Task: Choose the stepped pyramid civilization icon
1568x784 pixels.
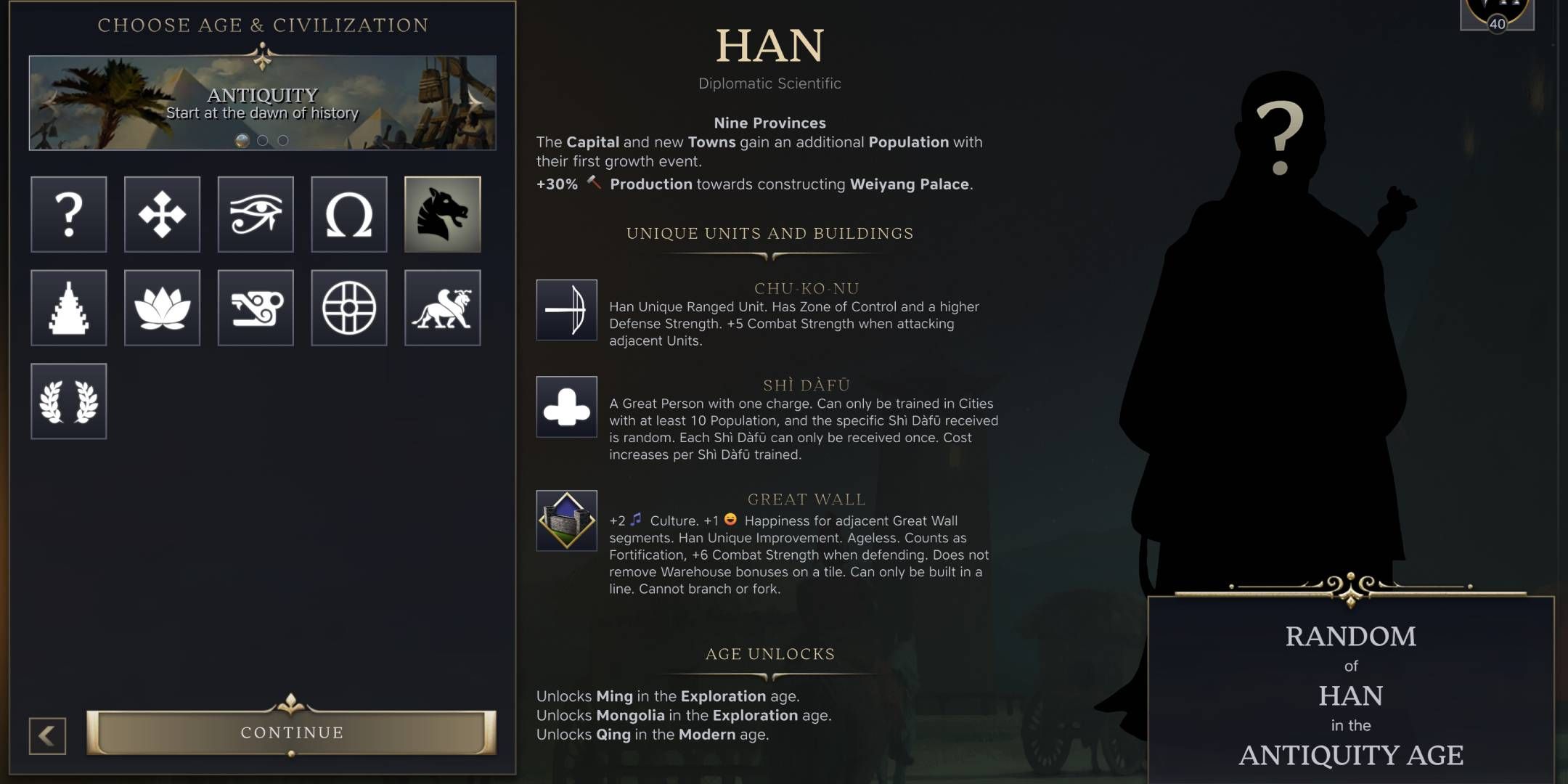Action: click(x=69, y=308)
